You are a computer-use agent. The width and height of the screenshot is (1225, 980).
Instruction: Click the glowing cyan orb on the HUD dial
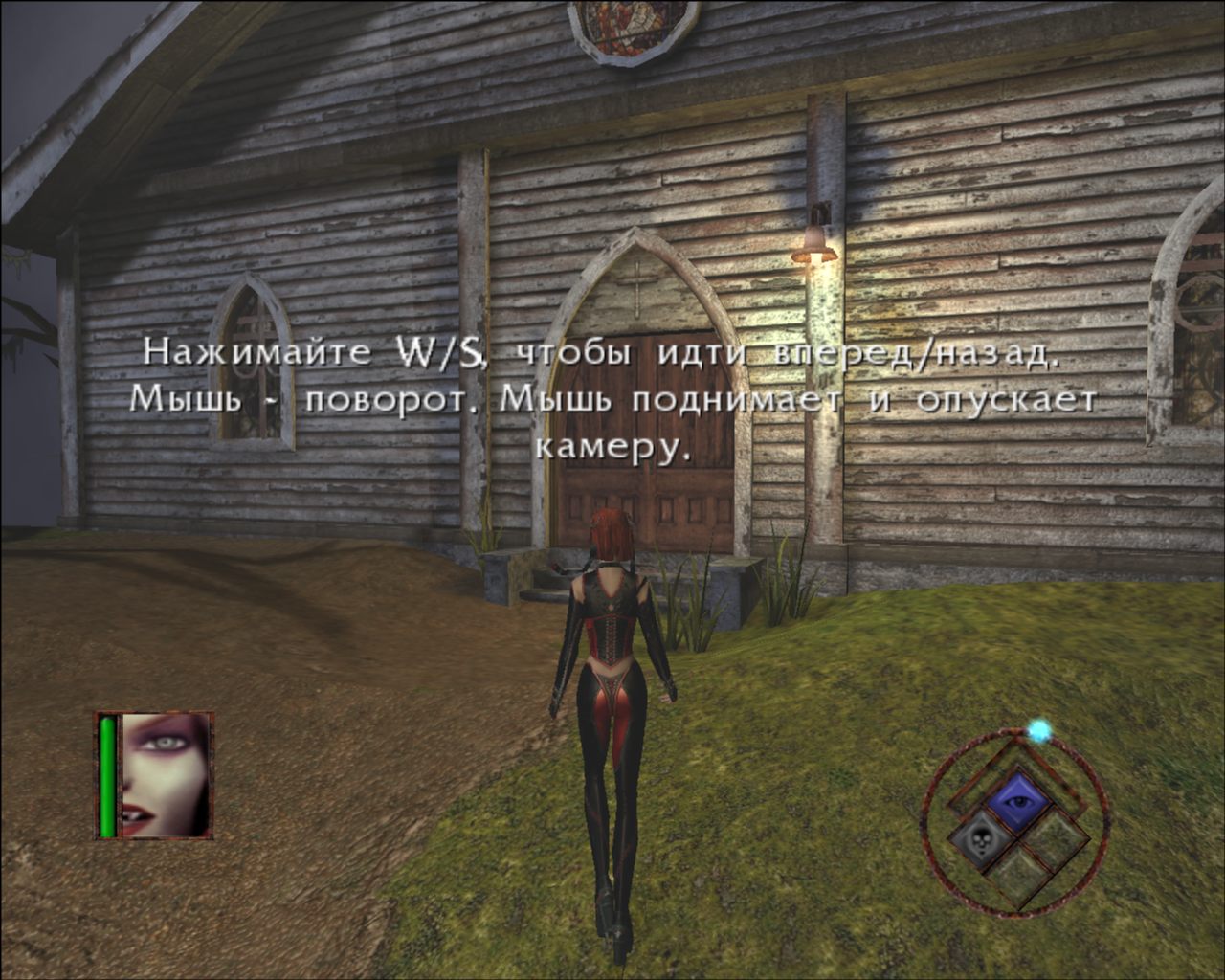coord(1038,727)
